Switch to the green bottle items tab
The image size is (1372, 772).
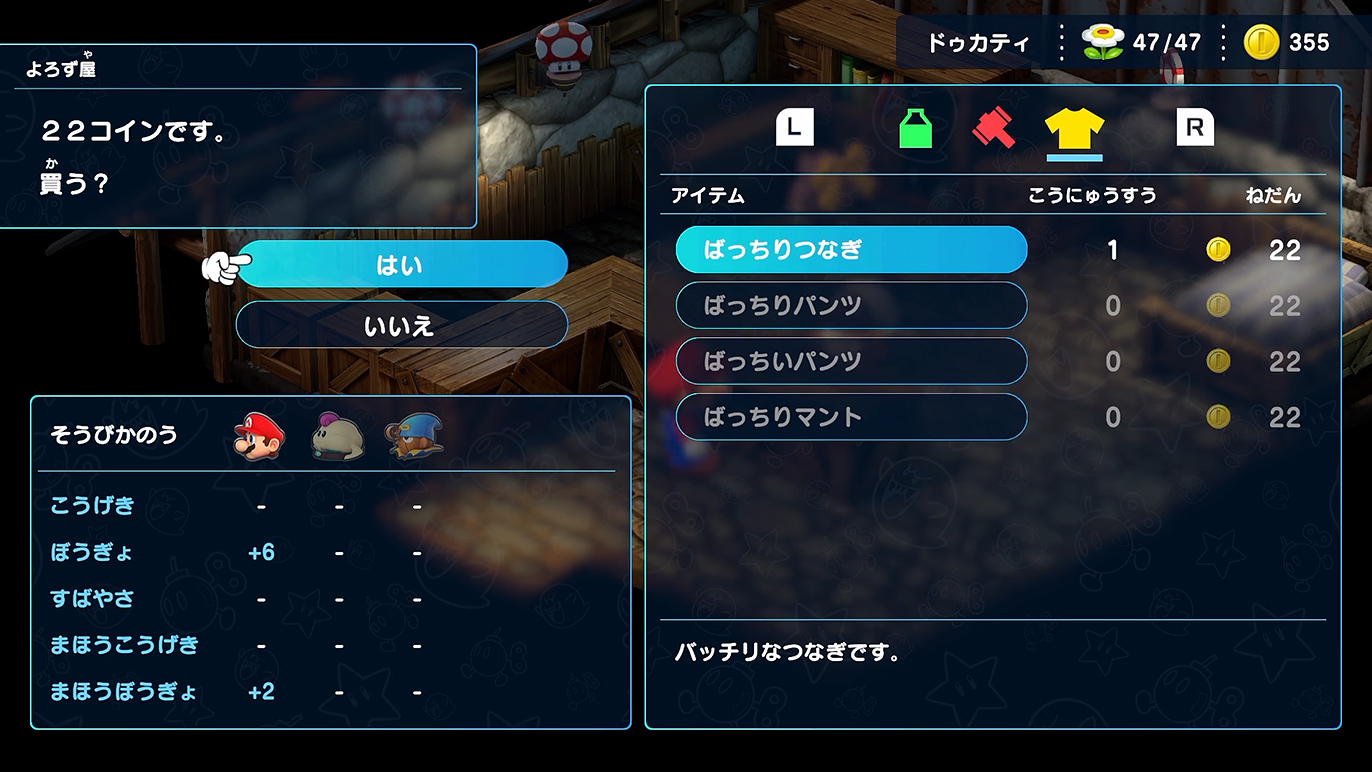(x=915, y=129)
